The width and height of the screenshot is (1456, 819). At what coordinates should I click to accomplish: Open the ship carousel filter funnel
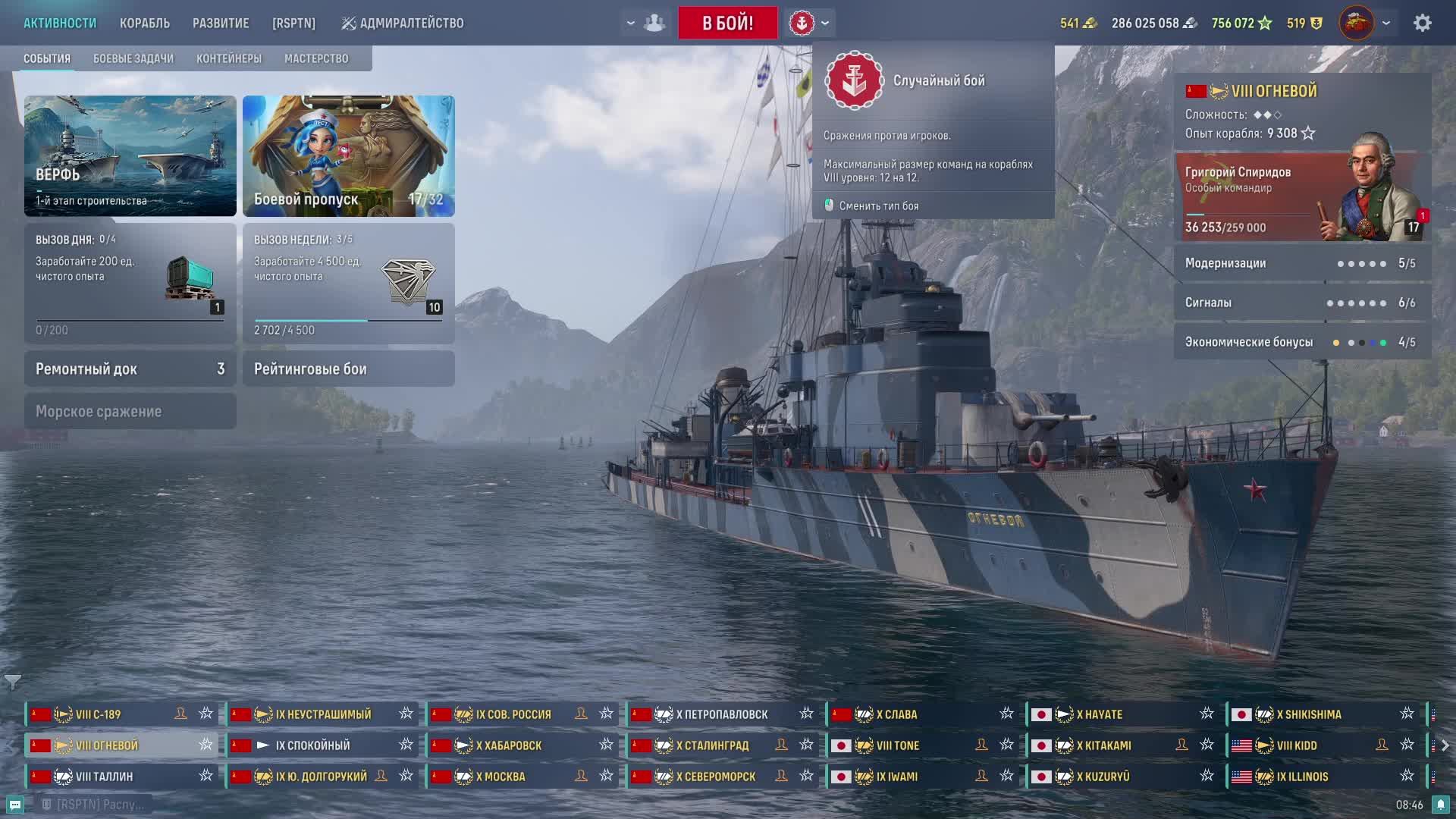pos(12,682)
